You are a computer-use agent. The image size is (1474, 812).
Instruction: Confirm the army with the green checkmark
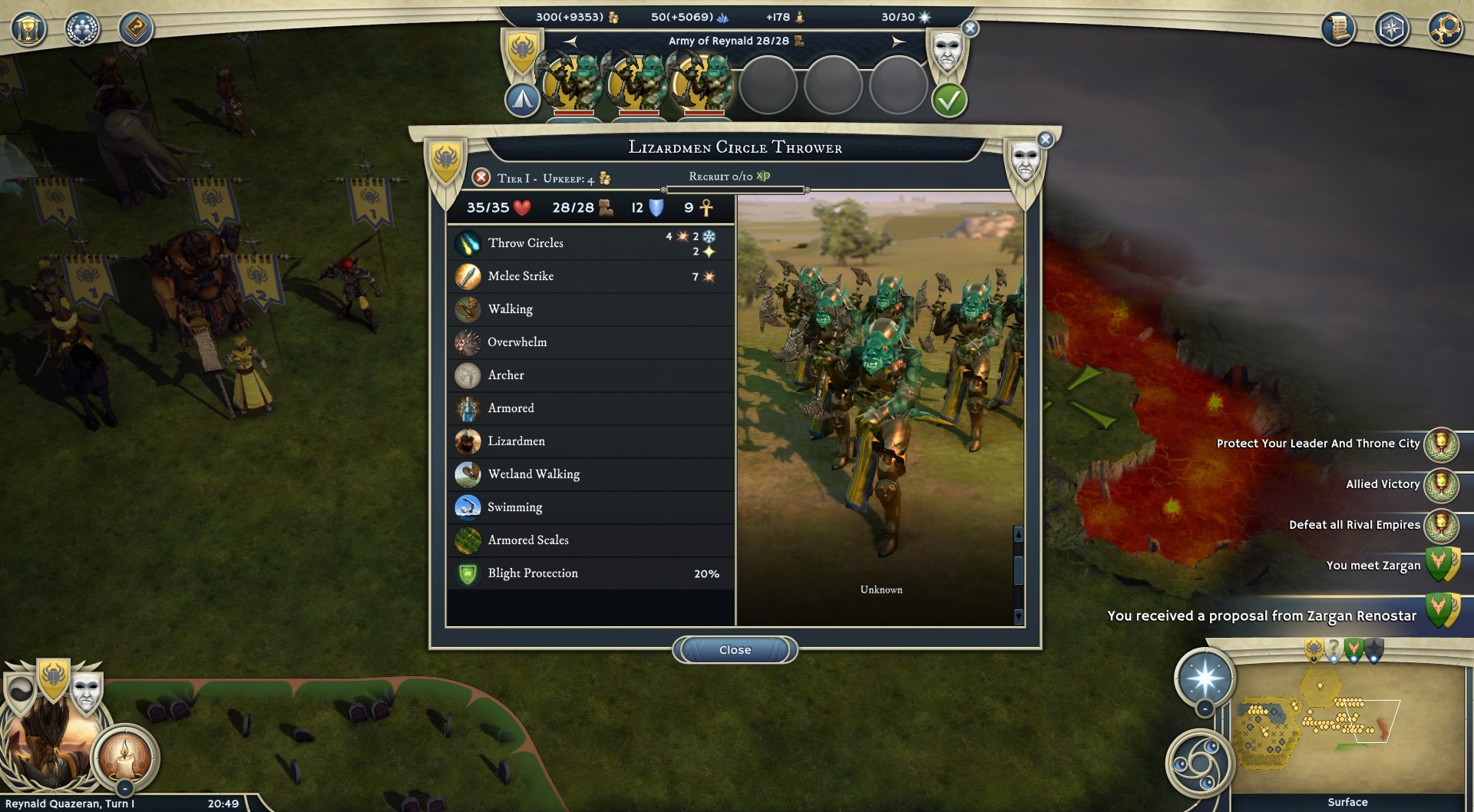(x=949, y=101)
